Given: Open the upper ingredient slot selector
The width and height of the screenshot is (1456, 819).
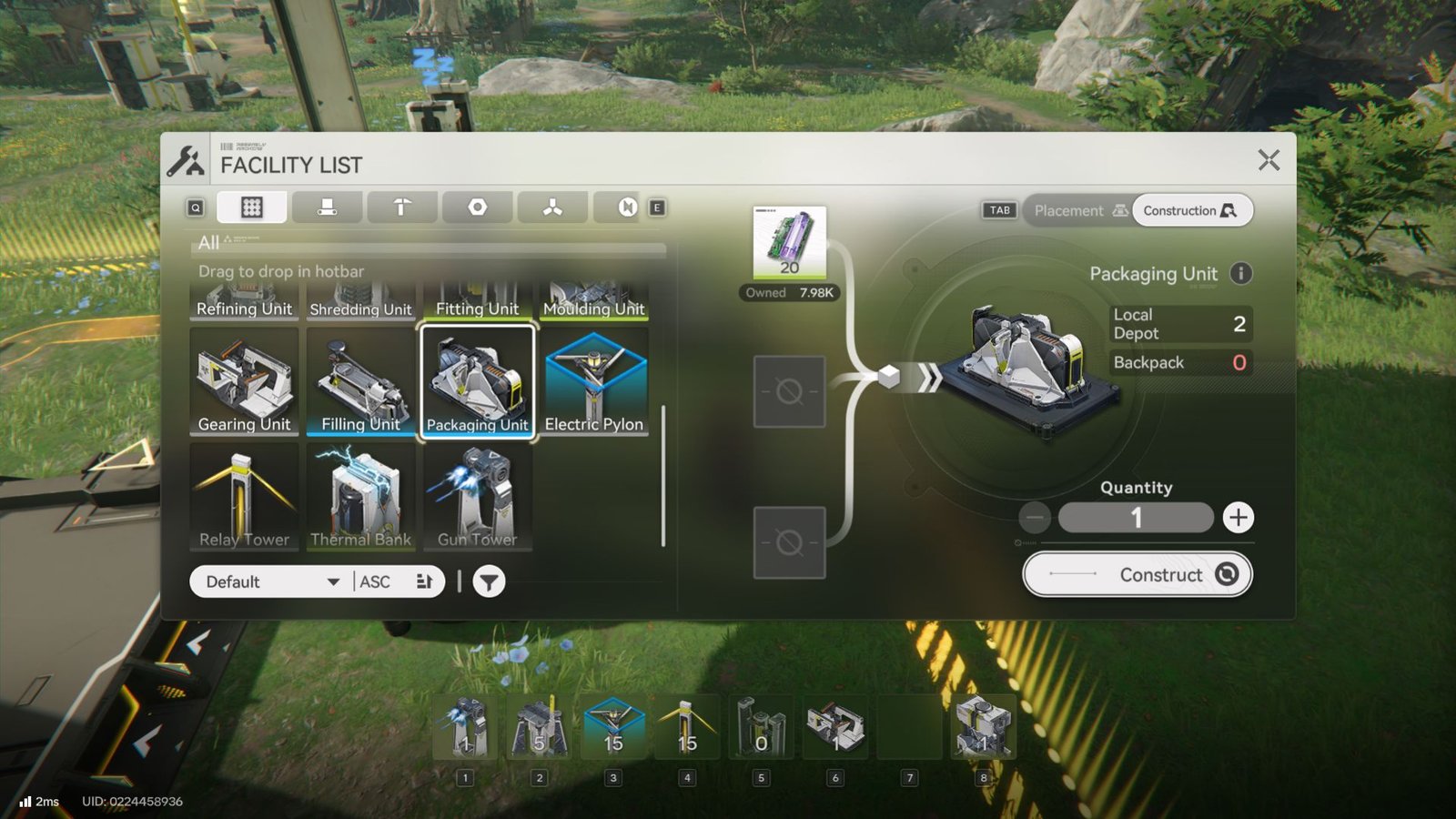Looking at the screenshot, I should tap(788, 389).
